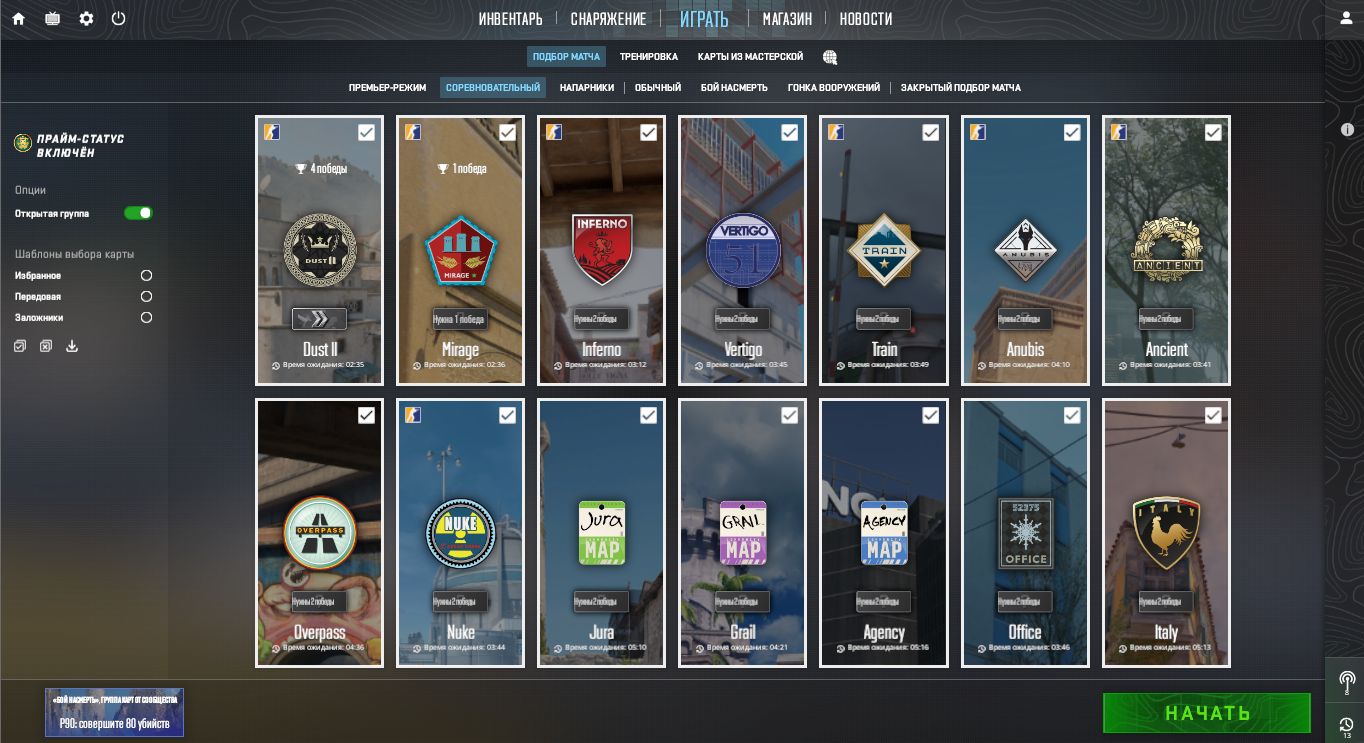Toggle the Открытая группа switch
The height and width of the screenshot is (743, 1364).
coord(138,213)
